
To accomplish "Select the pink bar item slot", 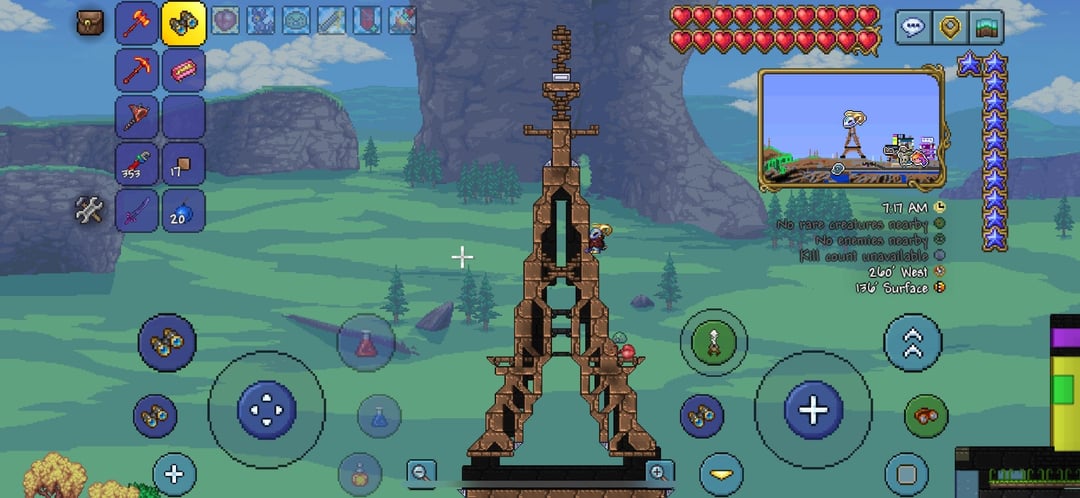I will [x=184, y=70].
